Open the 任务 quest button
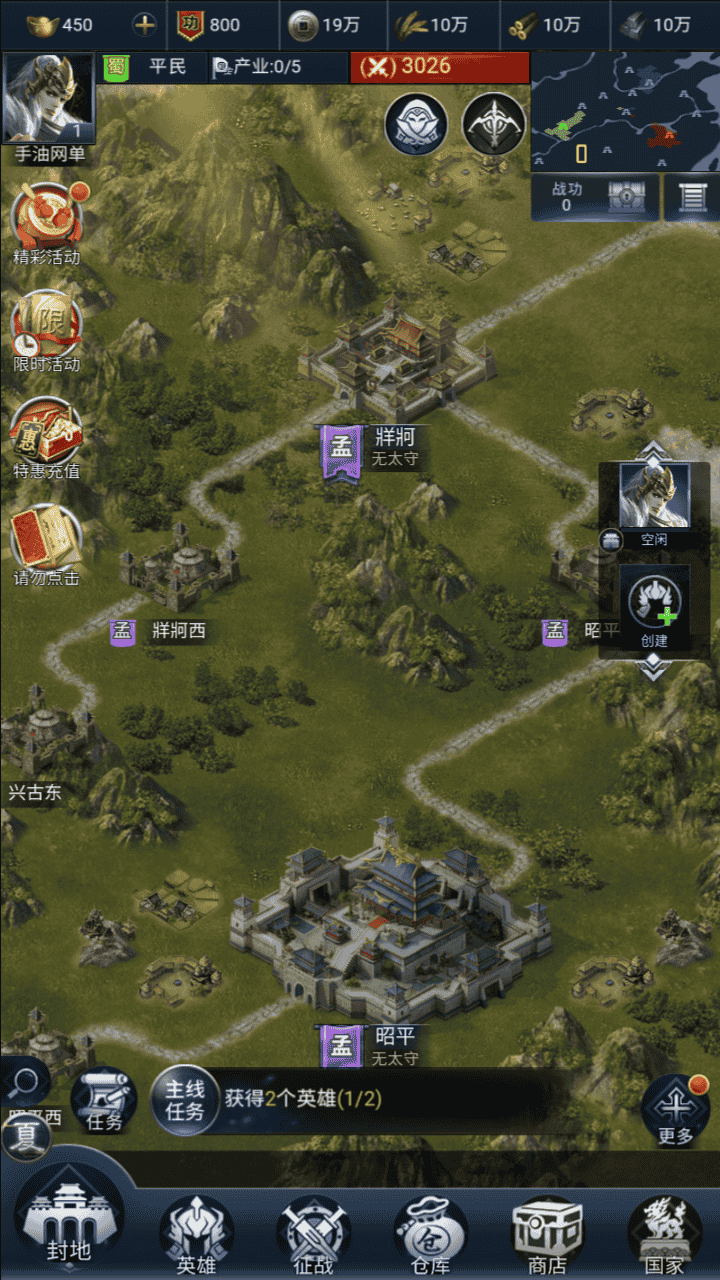Image resolution: width=720 pixels, height=1280 pixels. [x=104, y=1100]
